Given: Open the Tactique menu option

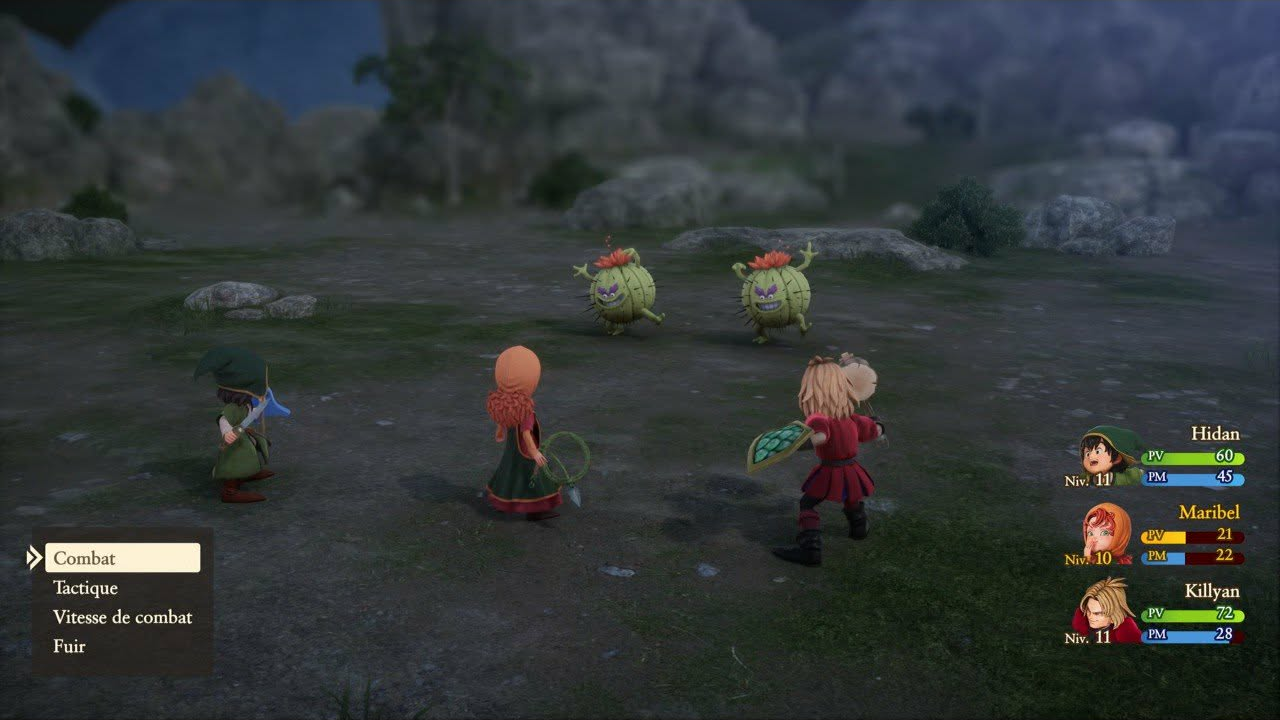Looking at the screenshot, I should tap(86, 588).
